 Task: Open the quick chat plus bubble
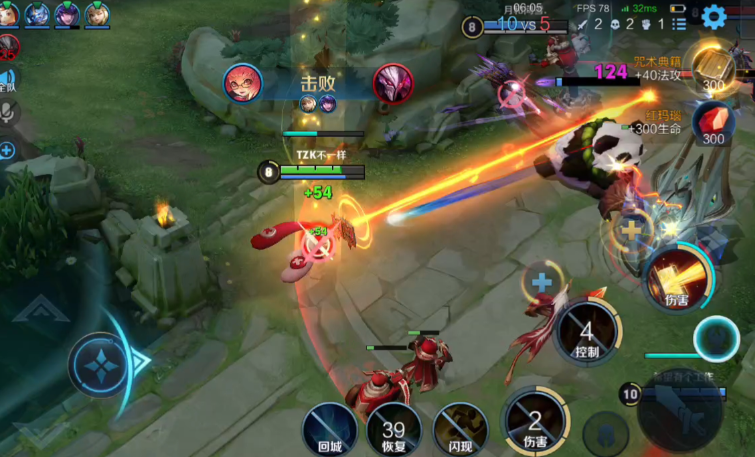[7, 151]
